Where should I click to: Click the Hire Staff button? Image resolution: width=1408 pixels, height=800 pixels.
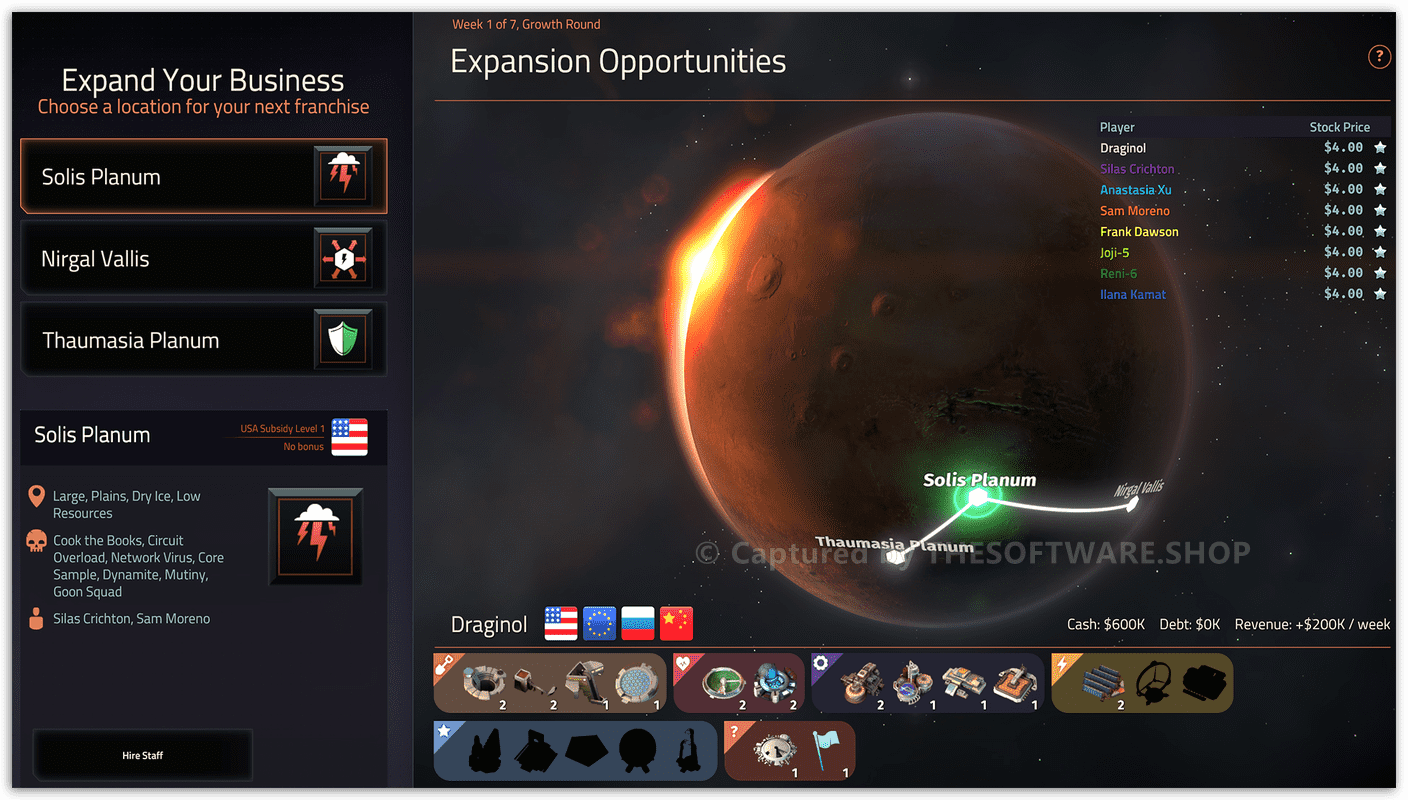143,755
